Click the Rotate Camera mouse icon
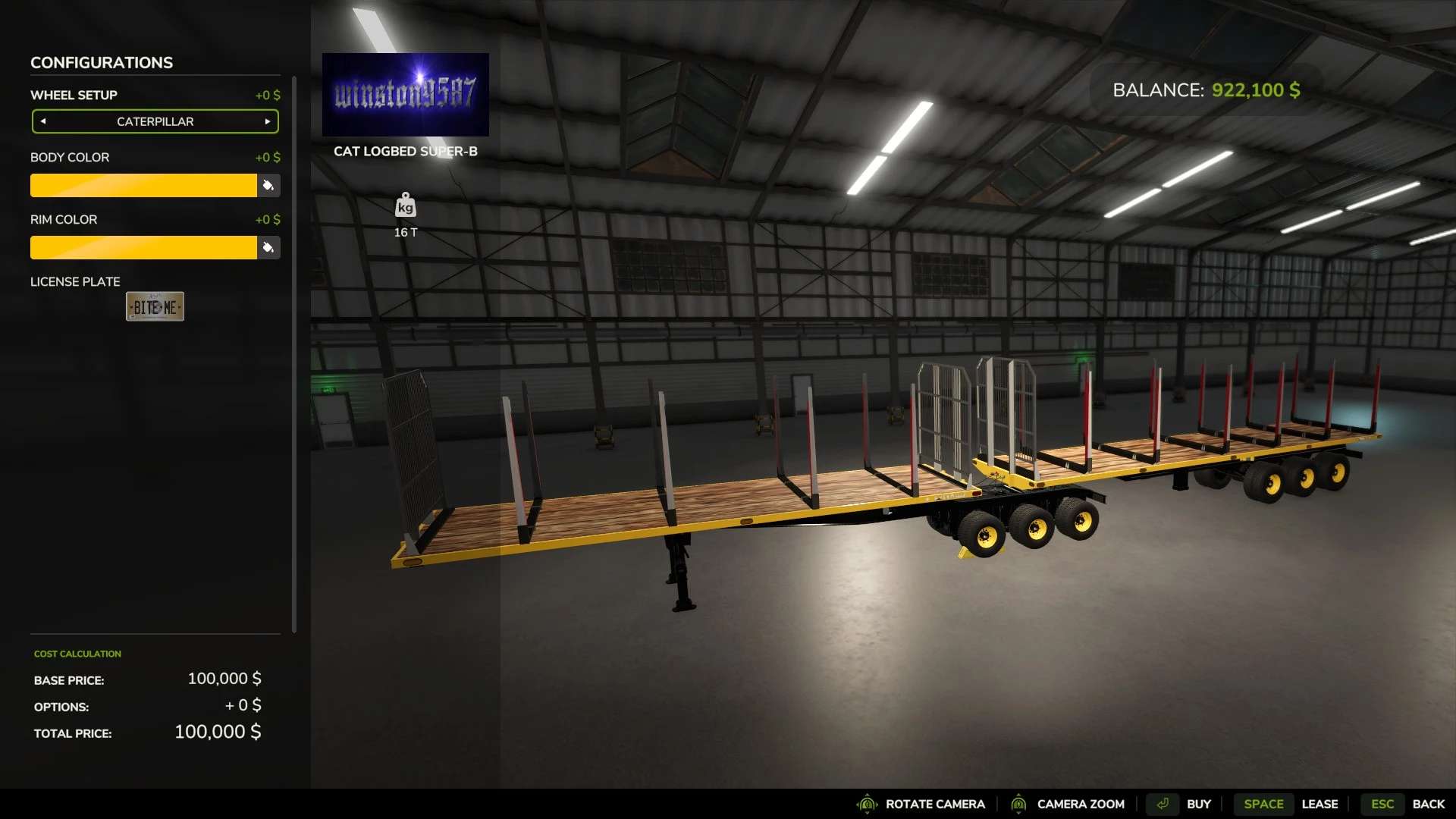This screenshot has width=1456, height=819. (x=868, y=804)
